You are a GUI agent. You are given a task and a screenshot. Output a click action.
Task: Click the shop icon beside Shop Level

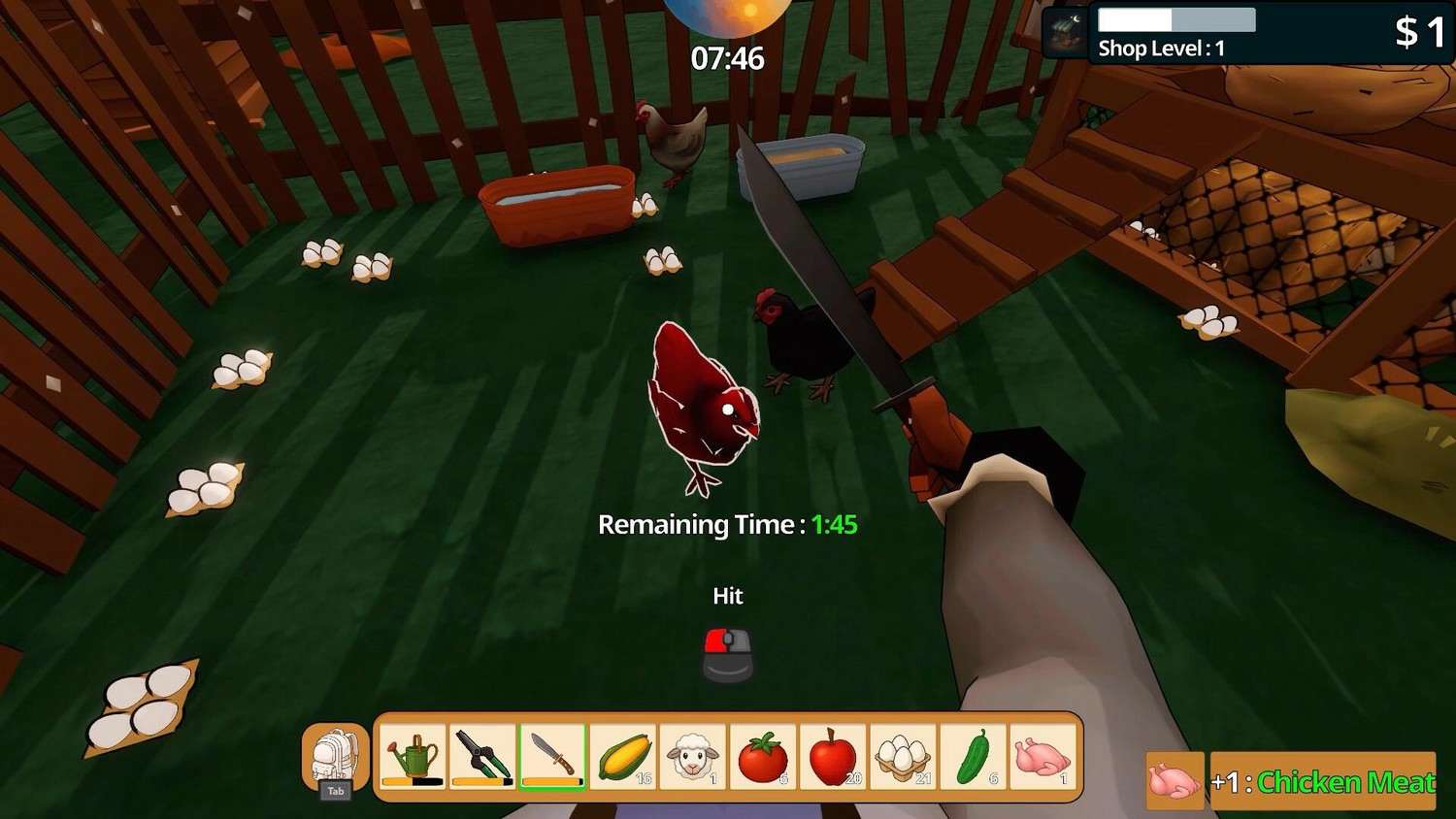click(1067, 33)
